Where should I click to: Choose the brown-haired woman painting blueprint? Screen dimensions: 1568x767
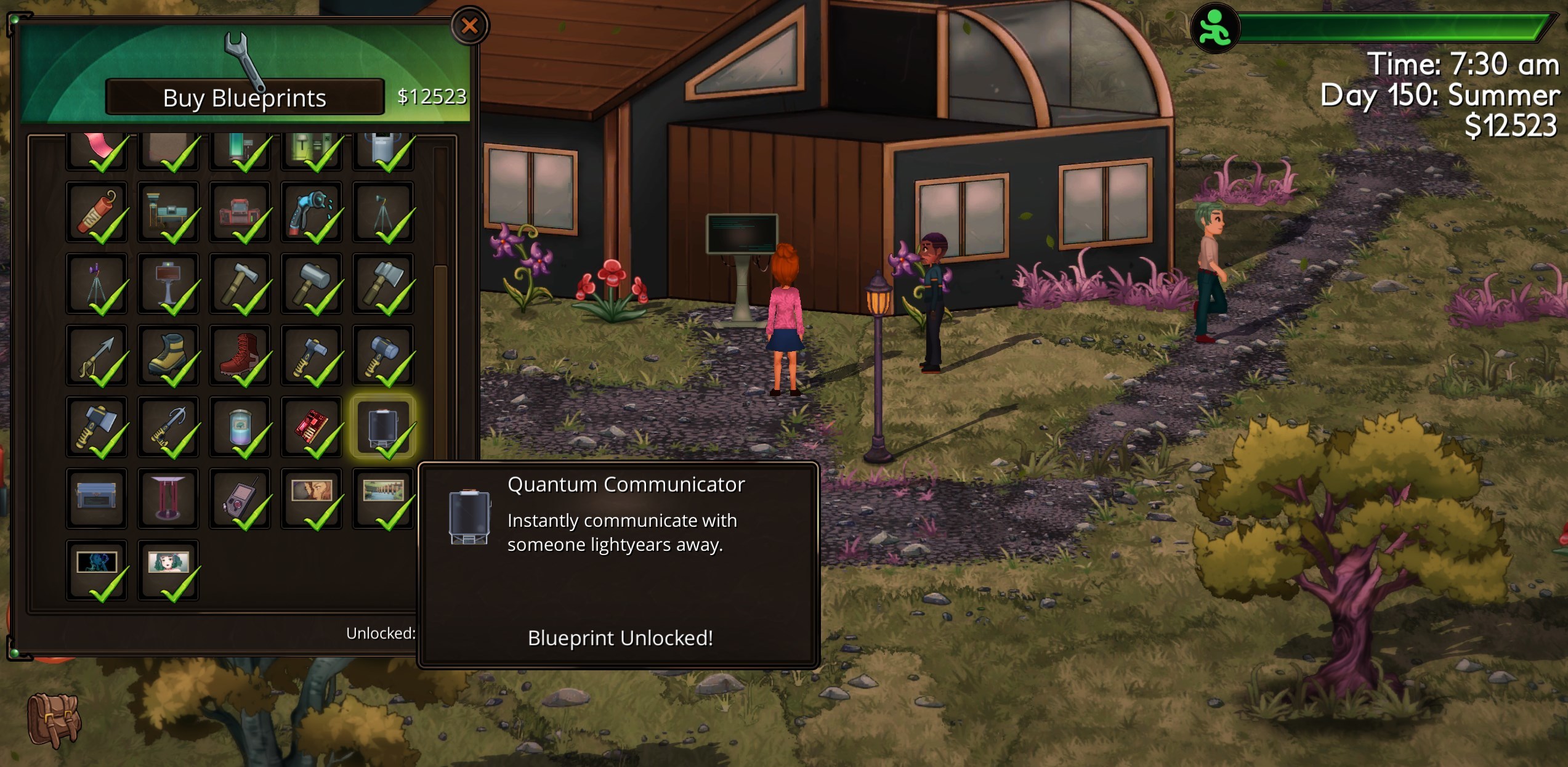tap(312, 498)
